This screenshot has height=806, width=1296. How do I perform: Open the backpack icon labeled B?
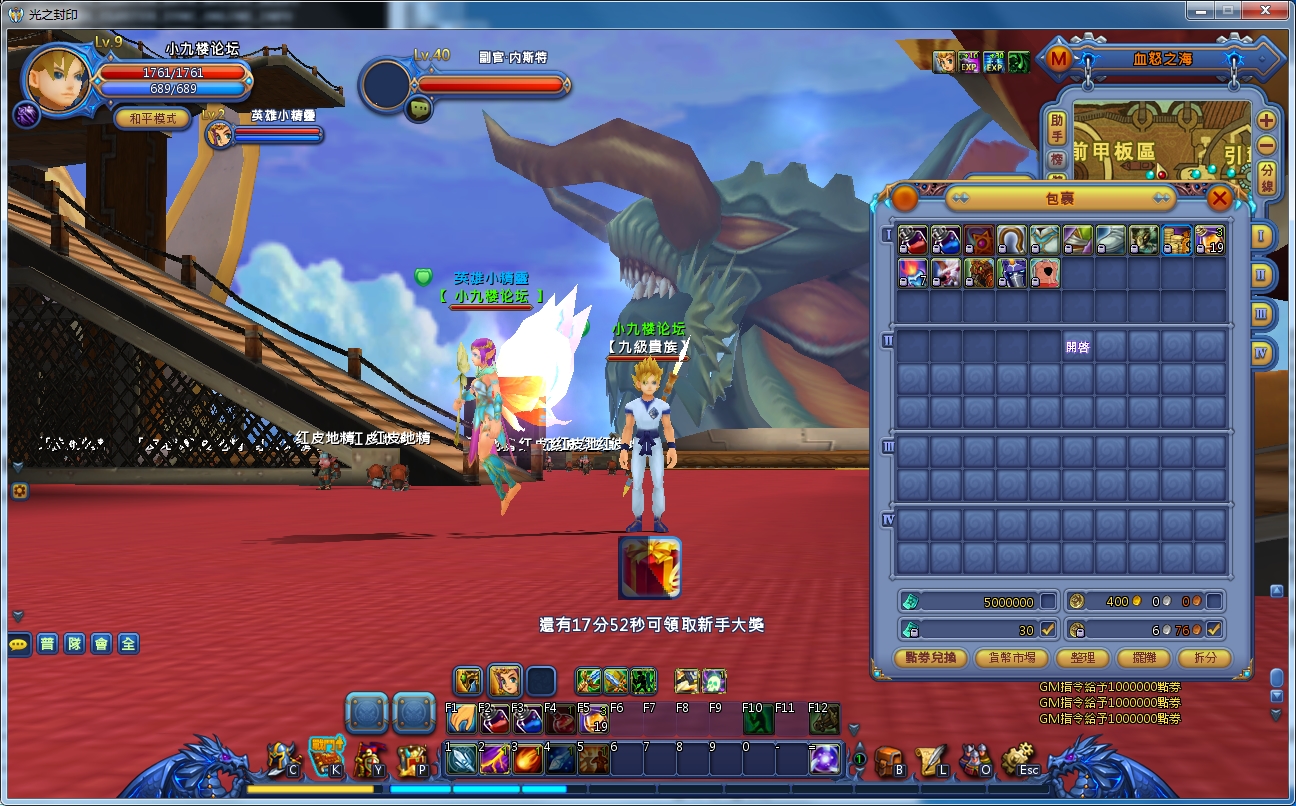tap(889, 760)
